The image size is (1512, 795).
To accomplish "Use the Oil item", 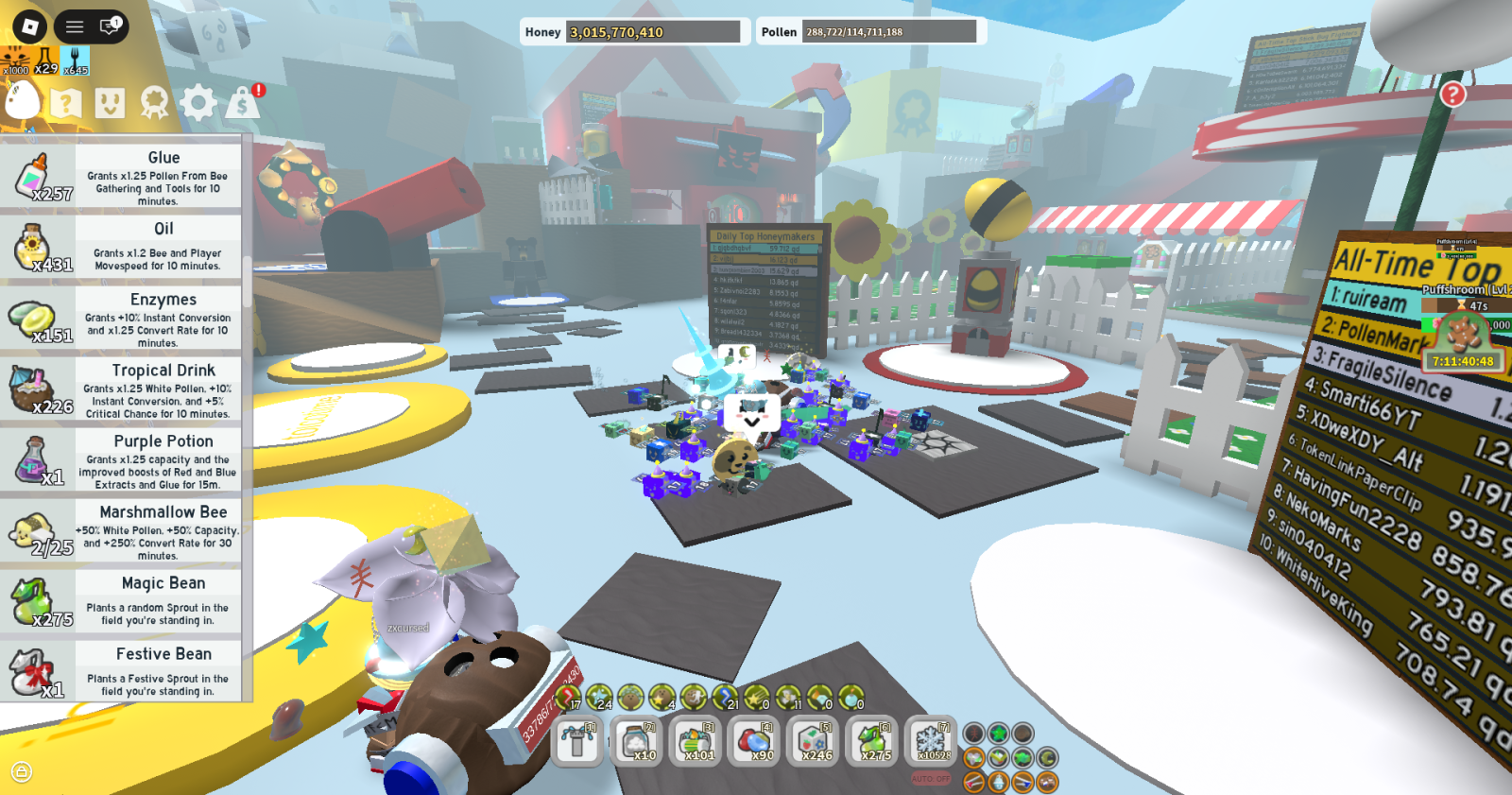I will (x=121, y=247).
